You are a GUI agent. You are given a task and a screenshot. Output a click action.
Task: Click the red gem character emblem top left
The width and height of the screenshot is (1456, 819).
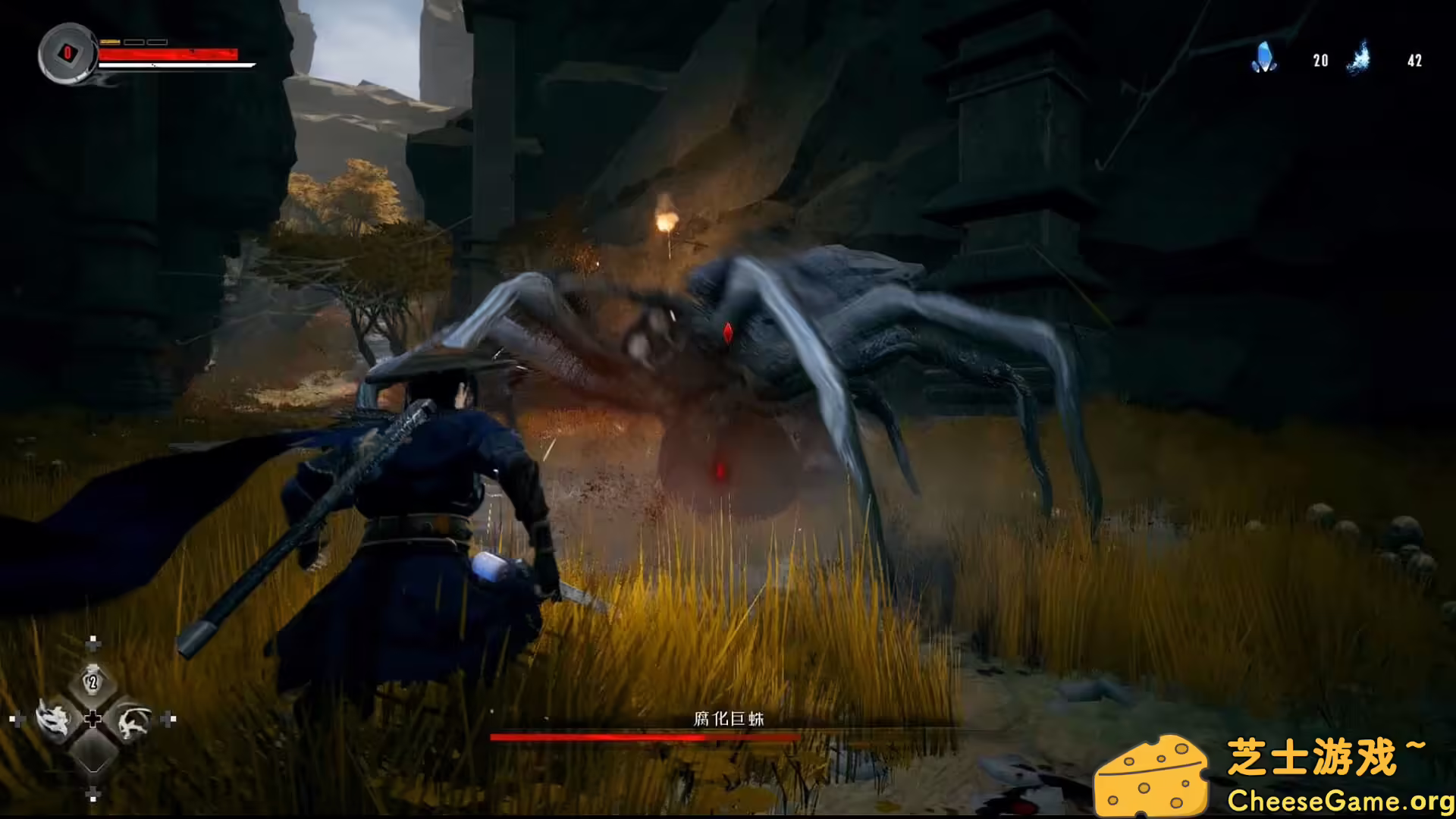(66, 53)
